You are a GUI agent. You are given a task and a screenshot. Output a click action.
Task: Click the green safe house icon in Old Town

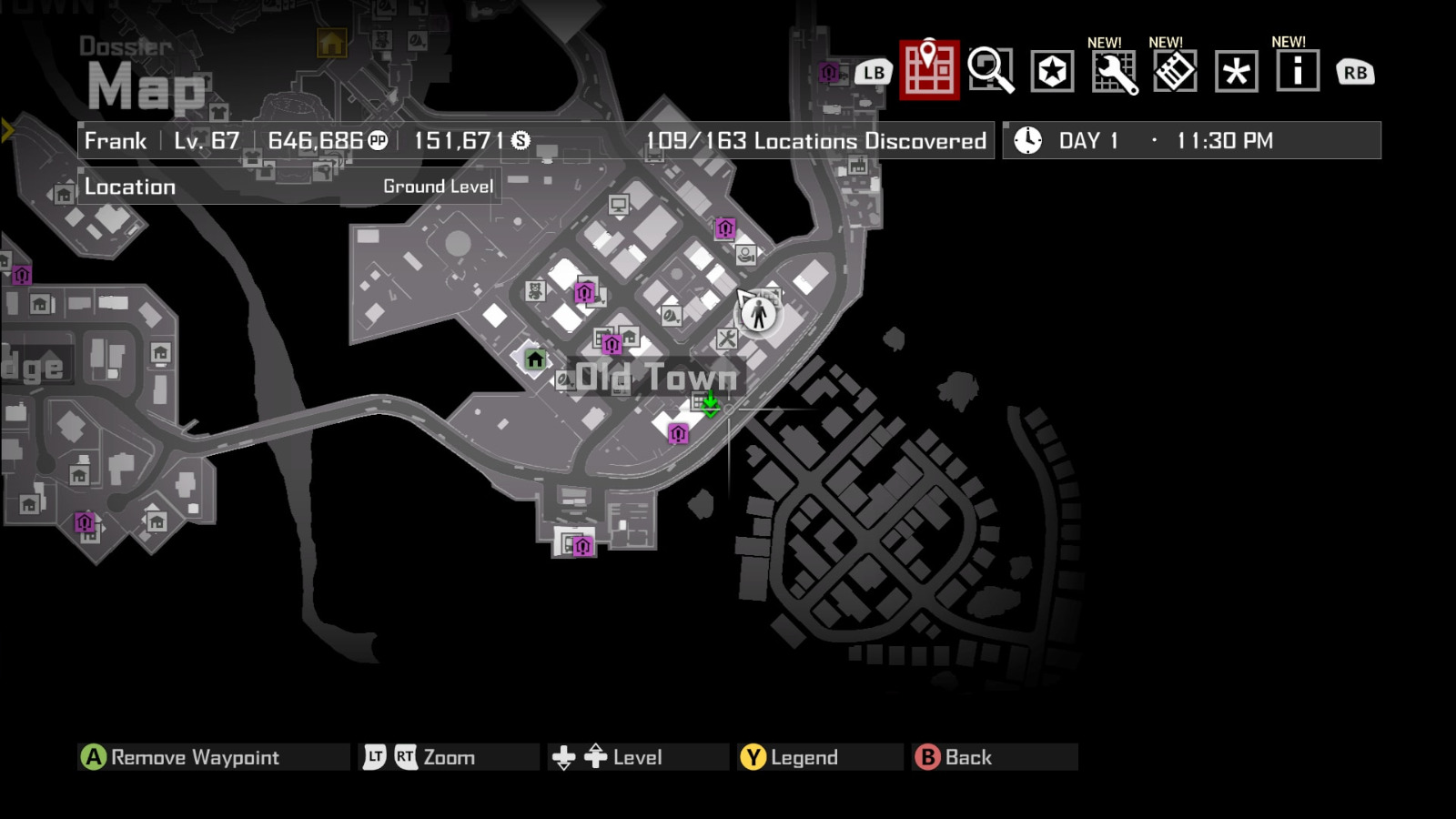[x=535, y=360]
